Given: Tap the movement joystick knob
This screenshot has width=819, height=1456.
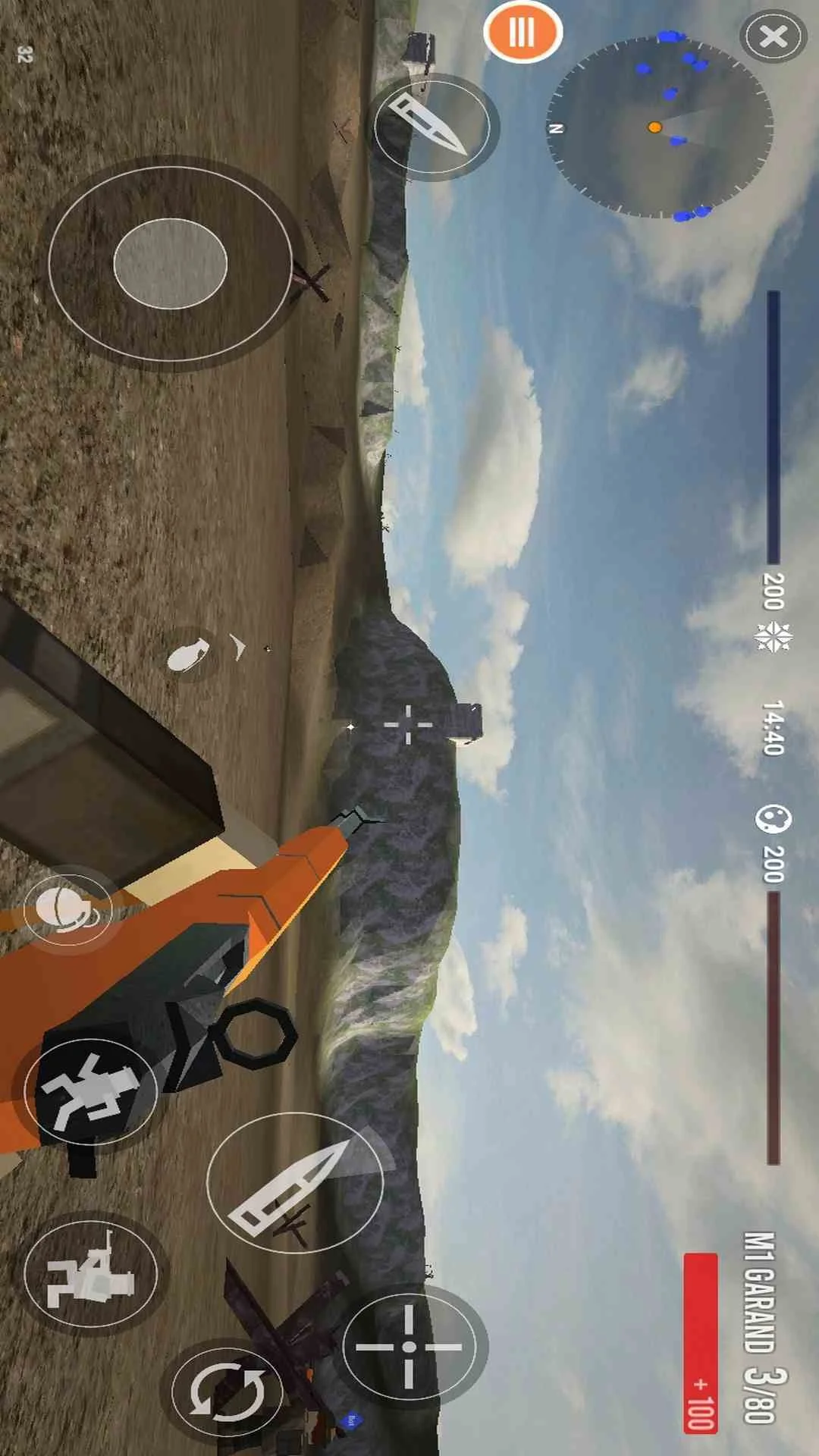Looking at the screenshot, I should click(x=170, y=263).
